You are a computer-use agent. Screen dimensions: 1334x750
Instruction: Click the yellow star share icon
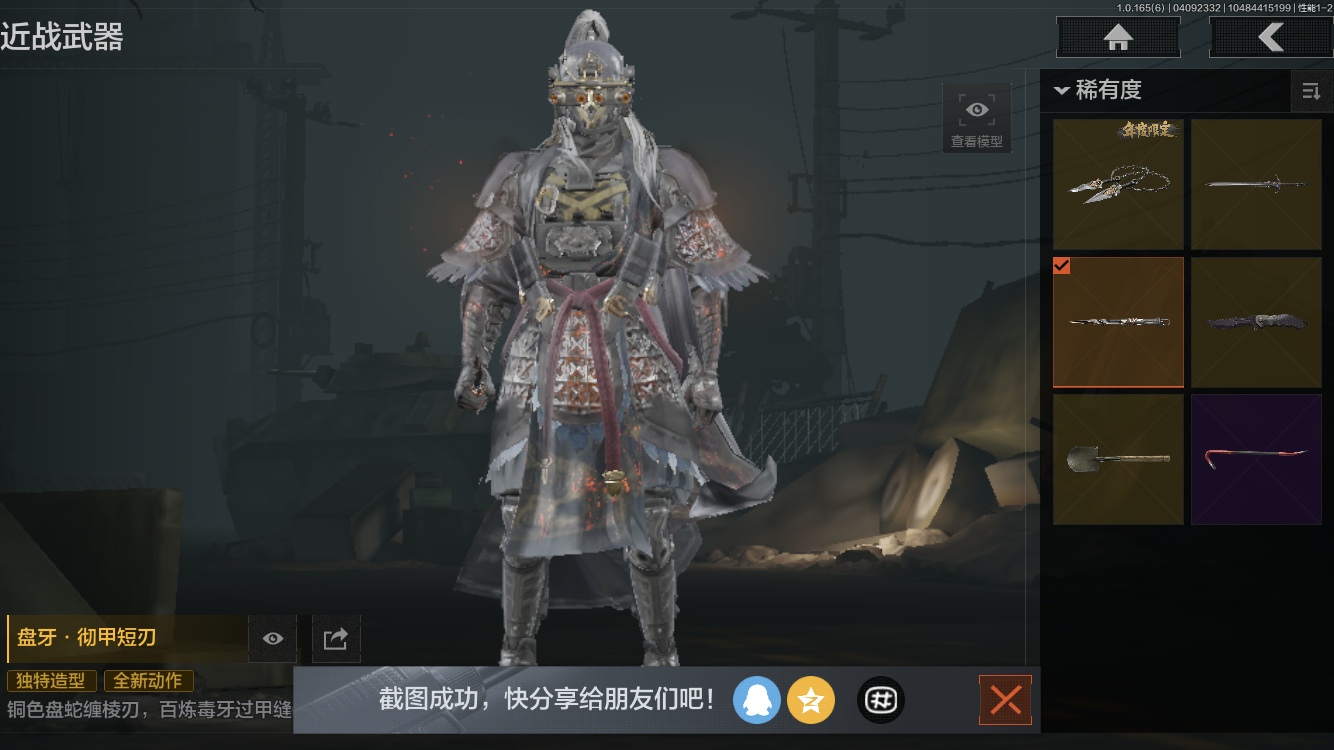coord(811,700)
